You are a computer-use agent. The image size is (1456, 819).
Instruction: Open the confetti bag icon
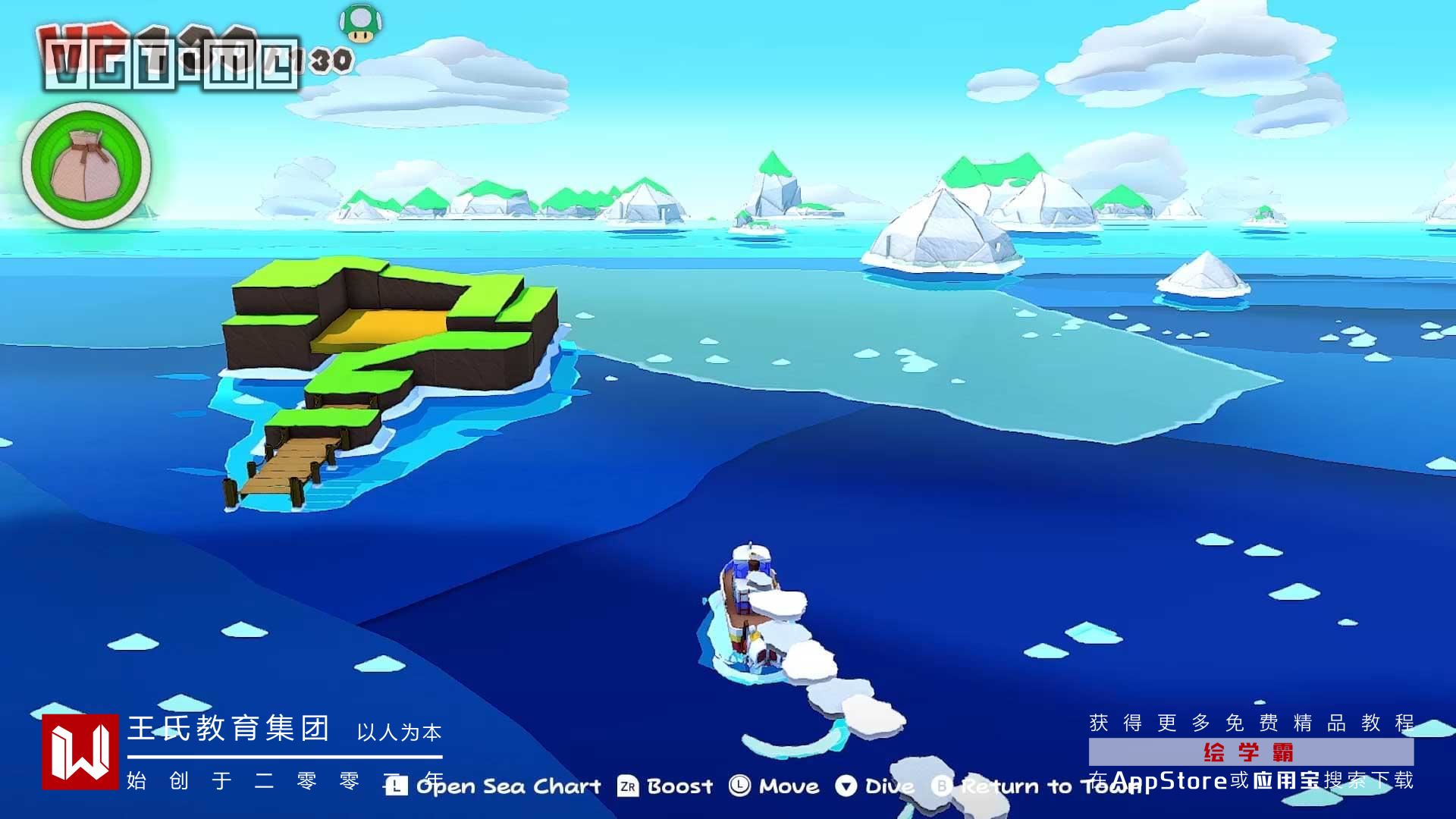pyautogui.click(x=86, y=165)
